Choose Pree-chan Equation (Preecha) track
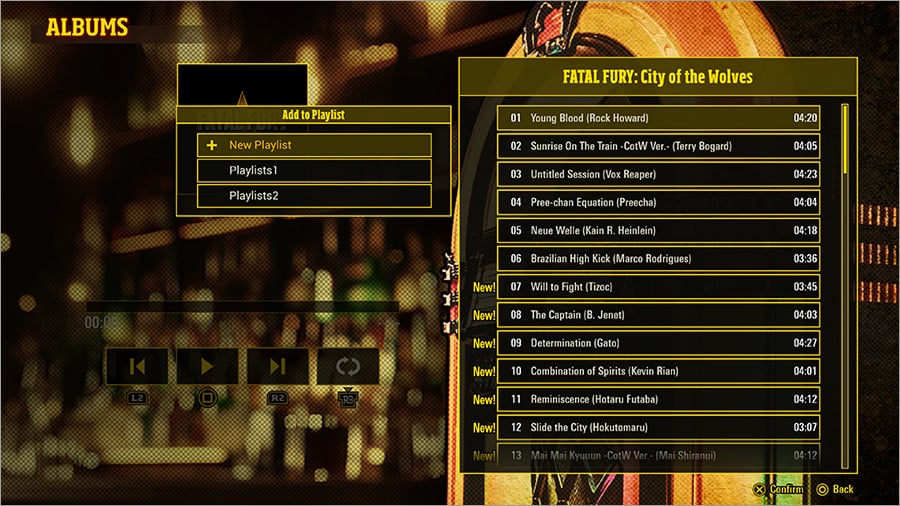The image size is (900, 506). [658, 202]
